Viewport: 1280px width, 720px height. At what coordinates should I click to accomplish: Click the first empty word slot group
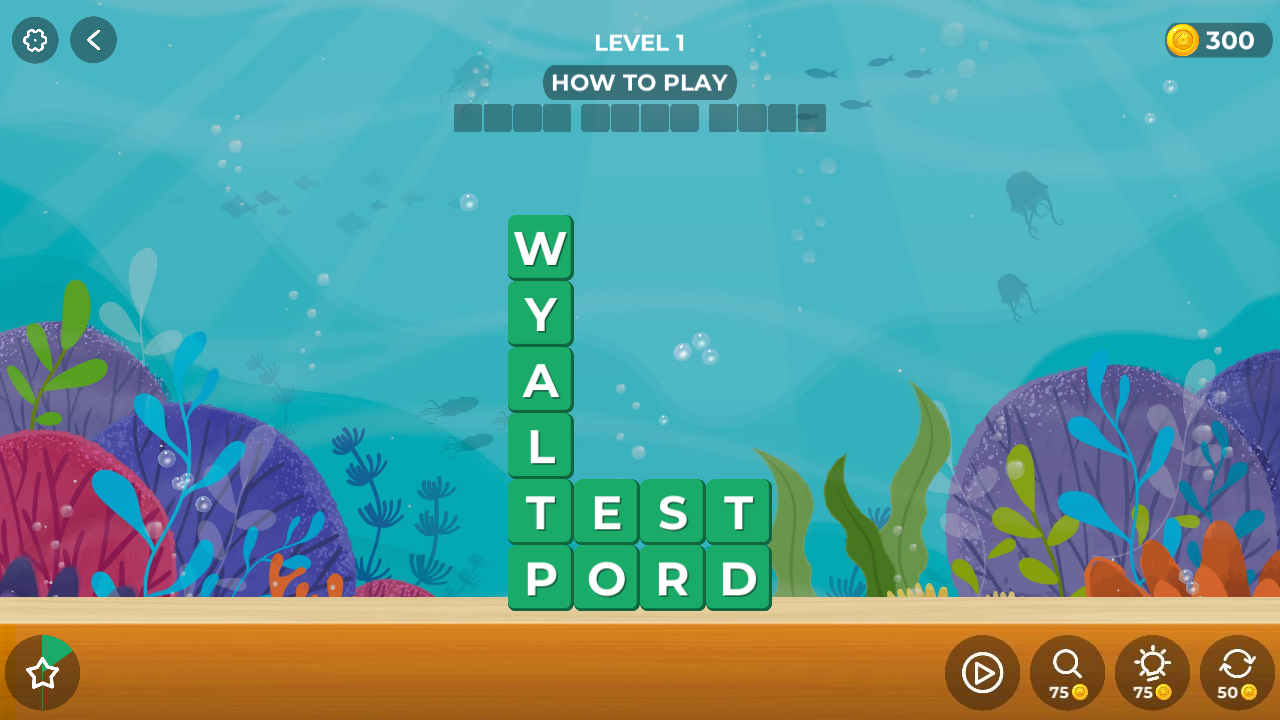512,118
